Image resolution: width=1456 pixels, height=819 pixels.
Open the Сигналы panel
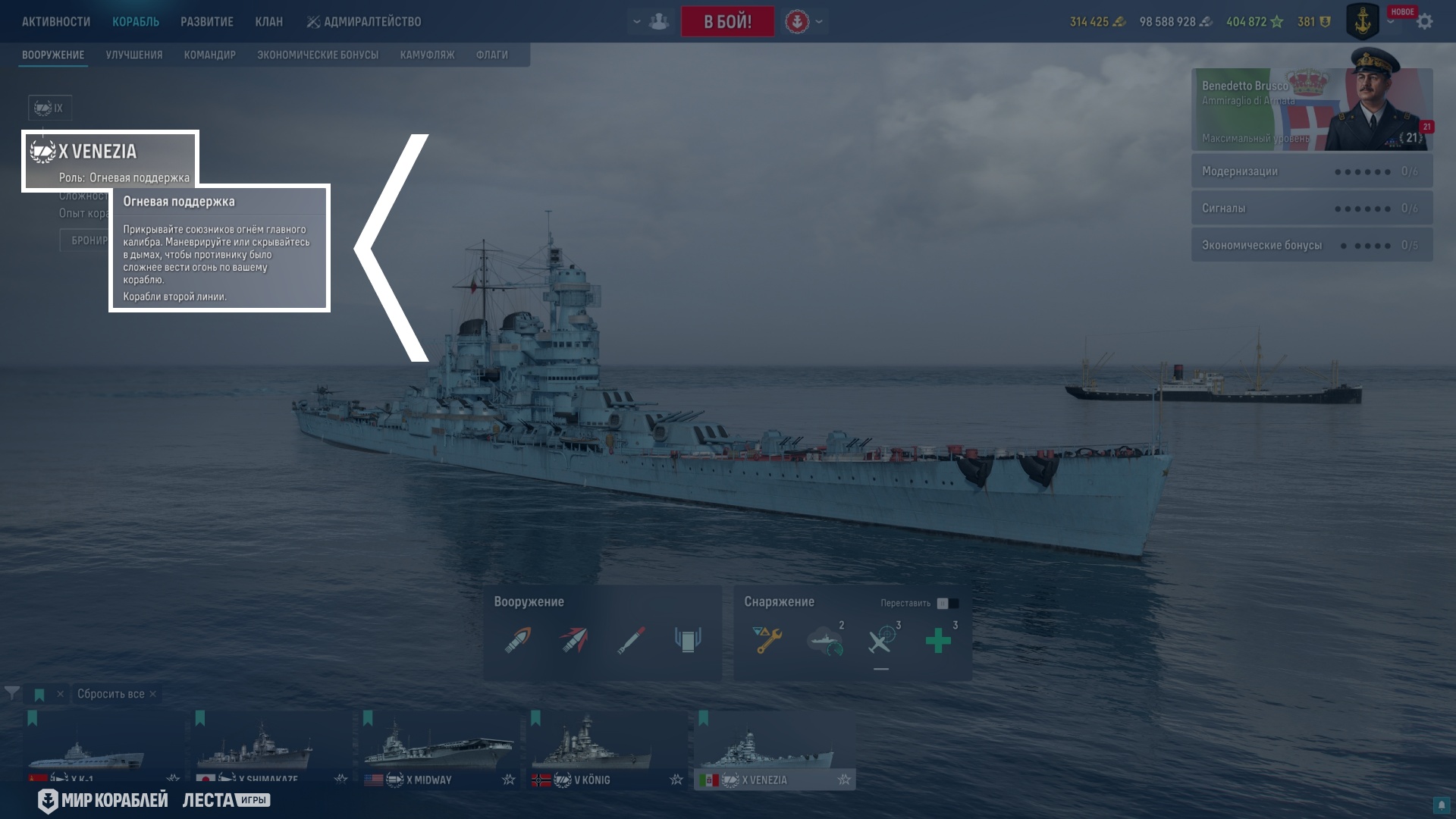[x=1311, y=208]
